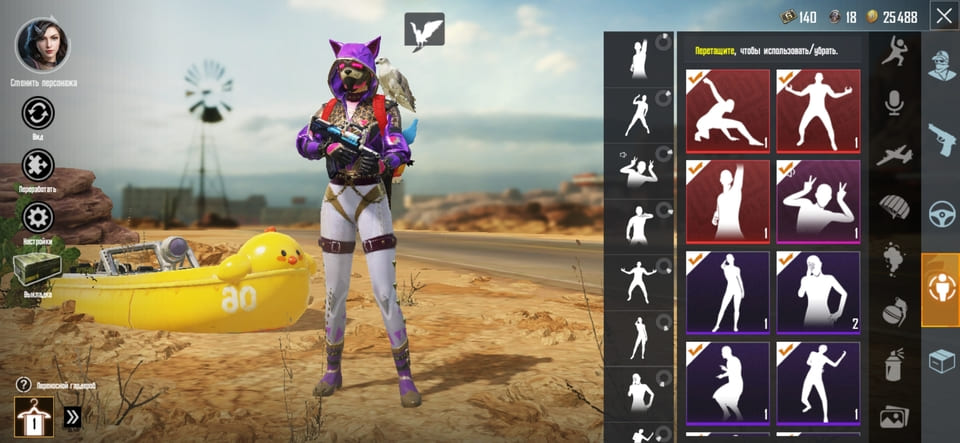Toggle the falcon companion icon above character
The height and width of the screenshot is (443, 960).
coord(424,31)
